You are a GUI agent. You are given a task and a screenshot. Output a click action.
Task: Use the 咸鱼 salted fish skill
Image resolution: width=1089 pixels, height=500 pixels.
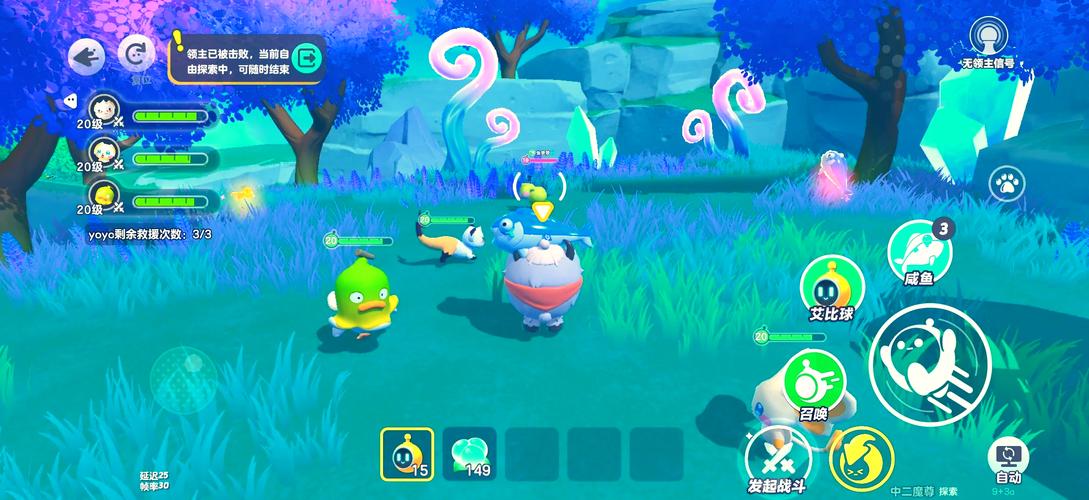coord(917,250)
